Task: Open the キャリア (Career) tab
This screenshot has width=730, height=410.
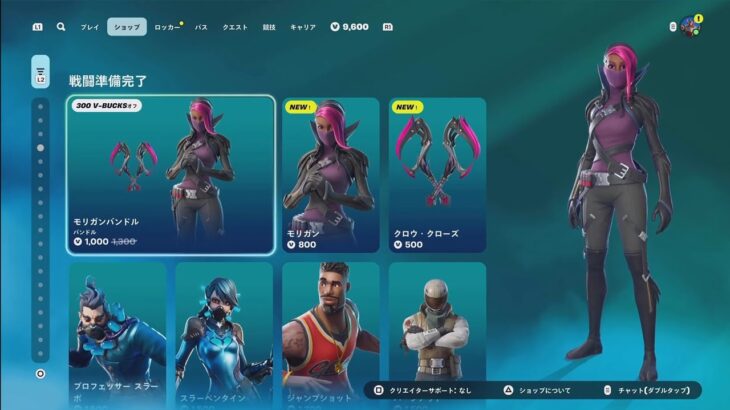Action: (x=302, y=27)
